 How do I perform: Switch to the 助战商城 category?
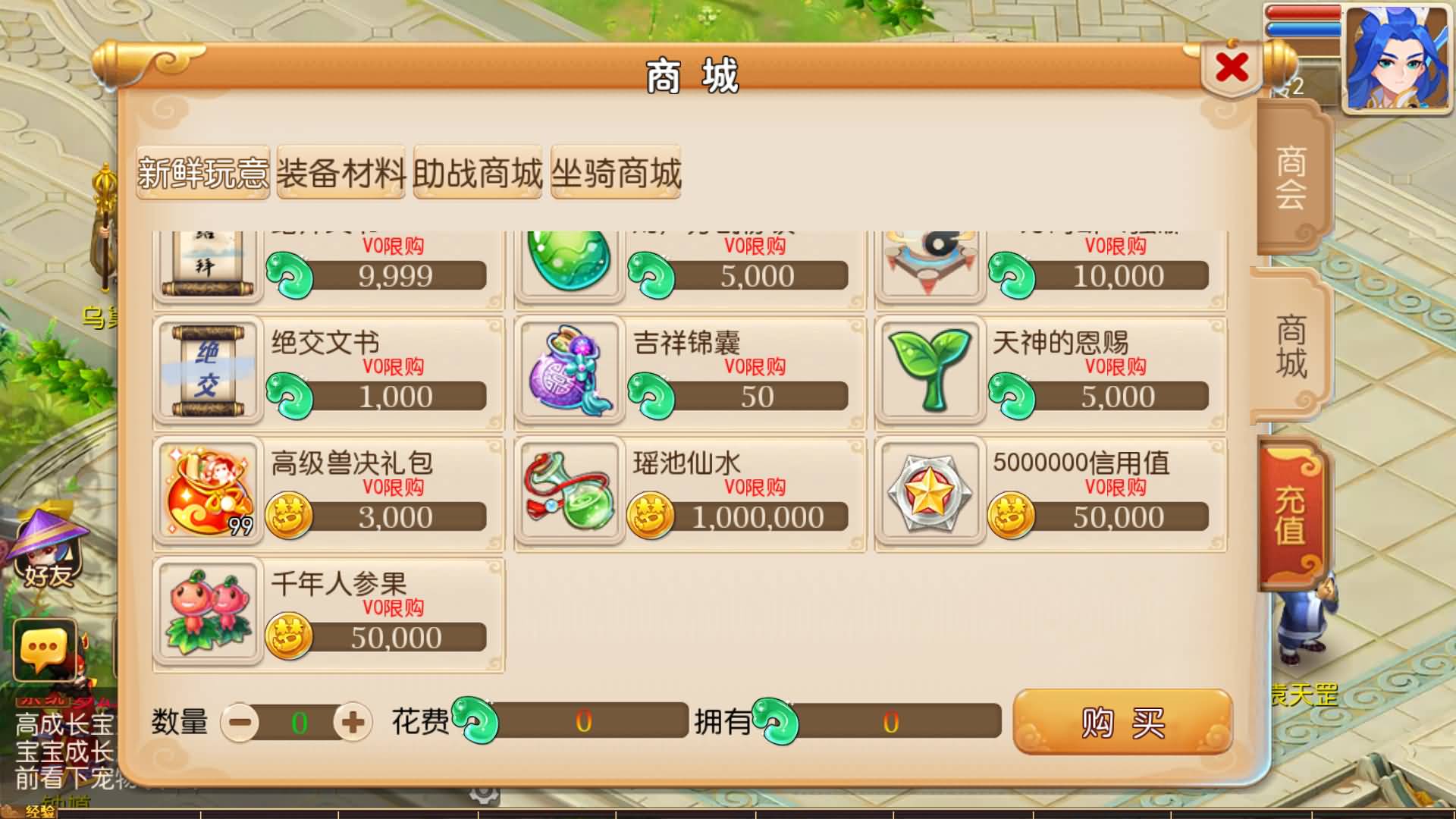tap(478, 174)
